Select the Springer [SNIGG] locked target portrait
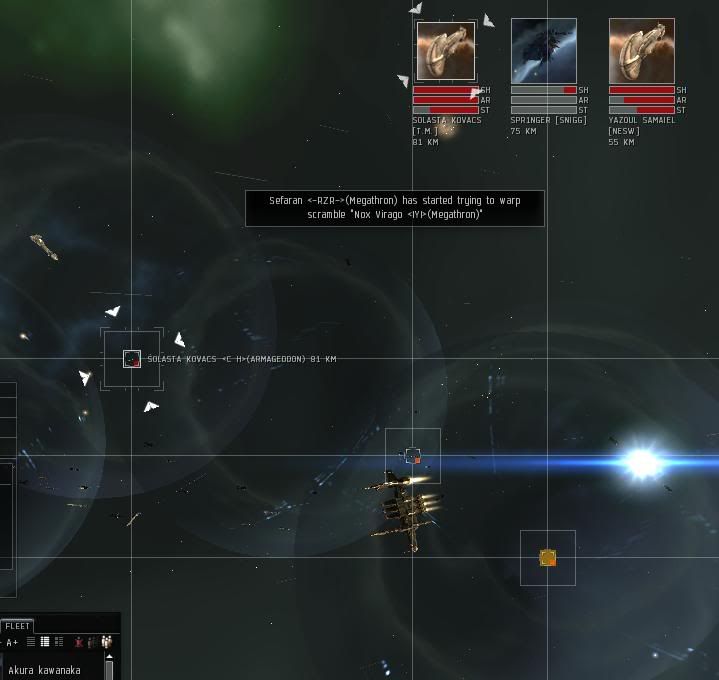 [543, 51]
